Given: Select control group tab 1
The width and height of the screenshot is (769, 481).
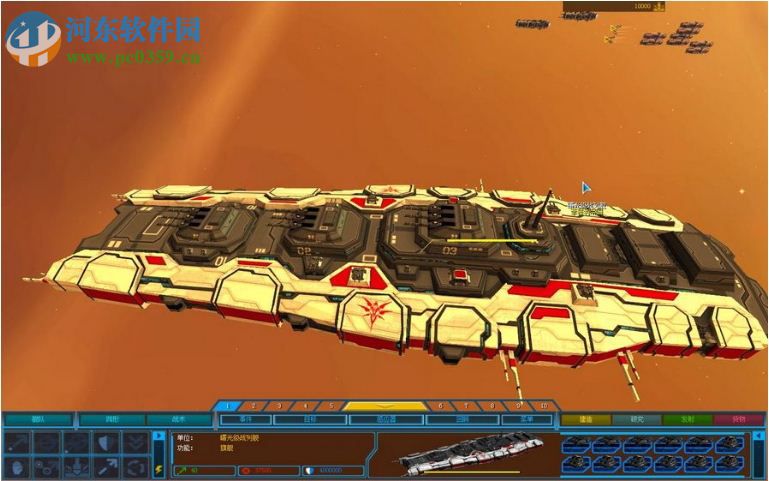Looking at the screenshot, I should (228, 406).
